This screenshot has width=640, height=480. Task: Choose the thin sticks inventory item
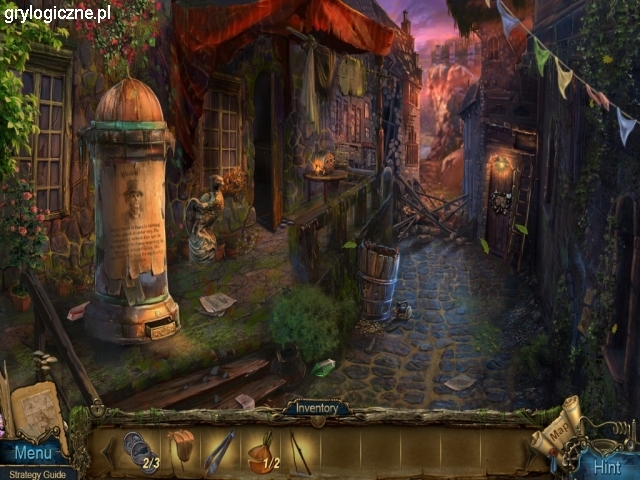pos(299,450)
